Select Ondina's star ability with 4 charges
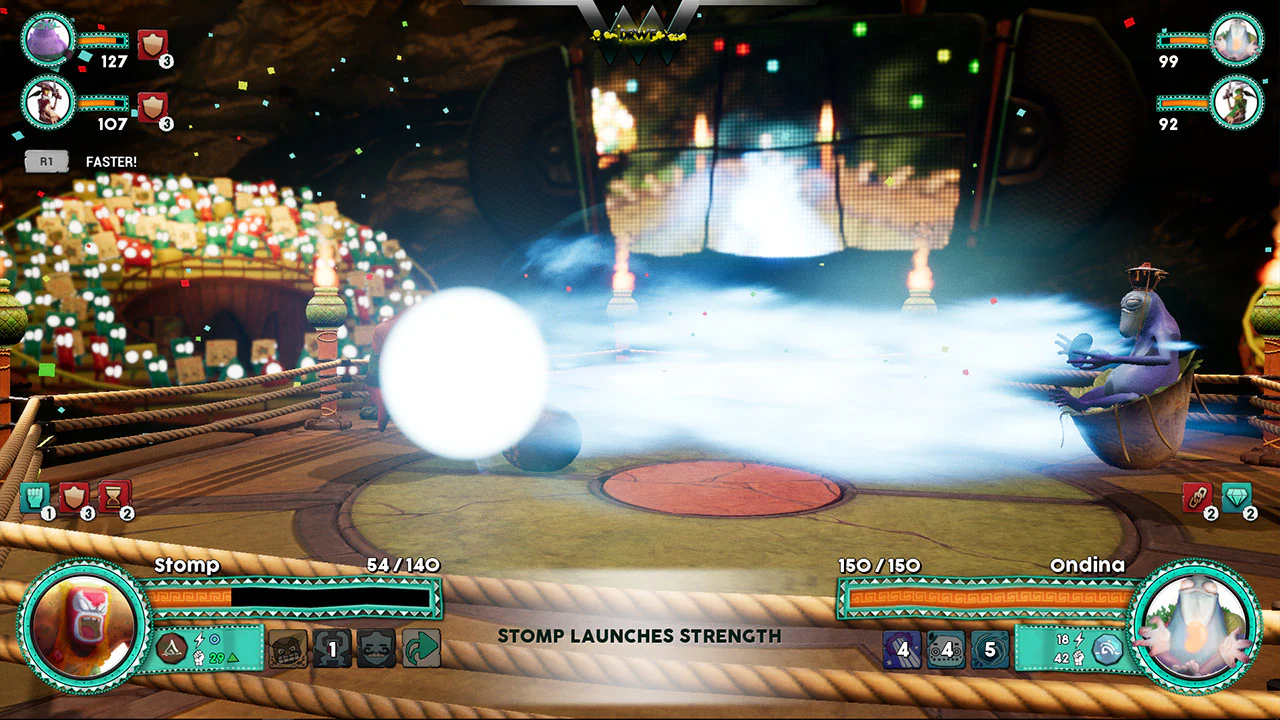Screen dimensions: 1280x720 pos(902,650)
